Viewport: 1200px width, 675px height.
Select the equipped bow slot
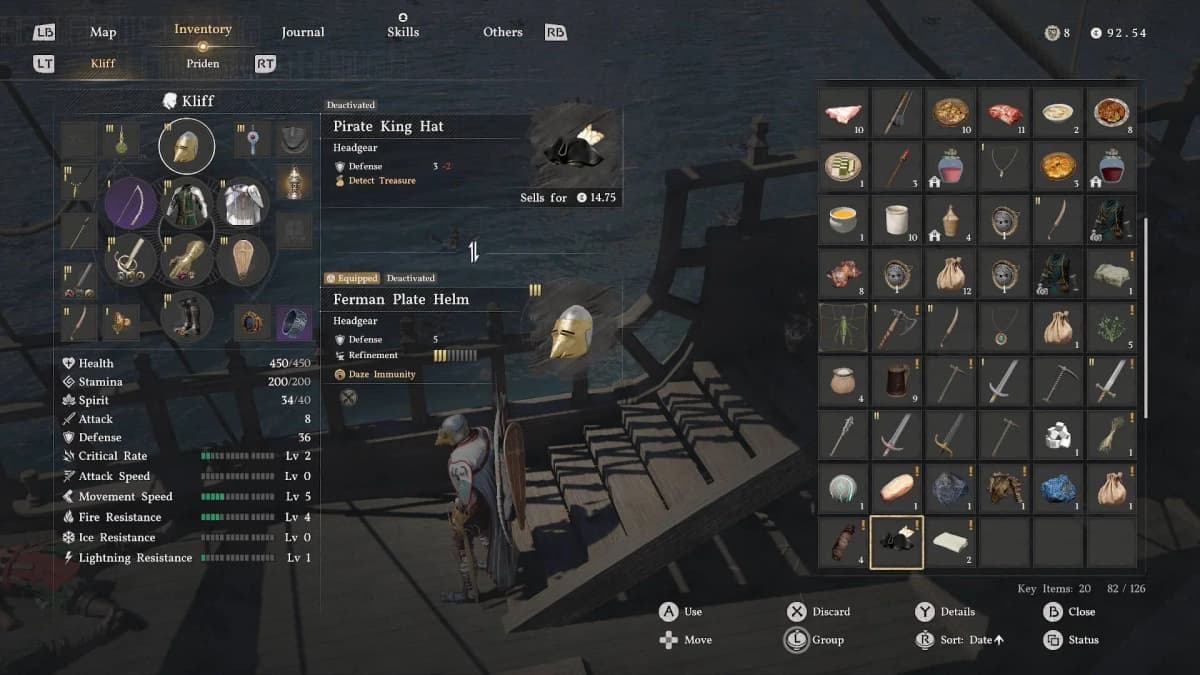pos(130,203)
